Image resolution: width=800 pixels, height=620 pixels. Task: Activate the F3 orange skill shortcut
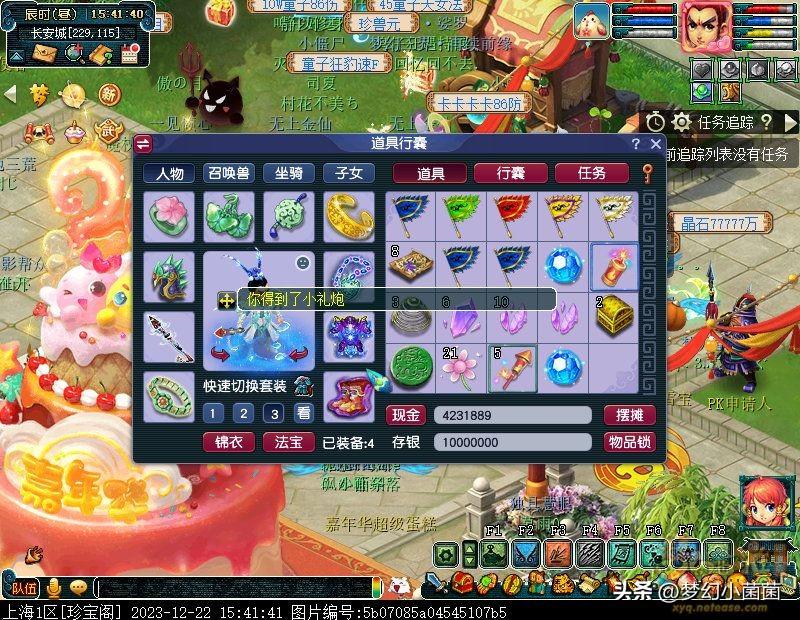(558, 553)
